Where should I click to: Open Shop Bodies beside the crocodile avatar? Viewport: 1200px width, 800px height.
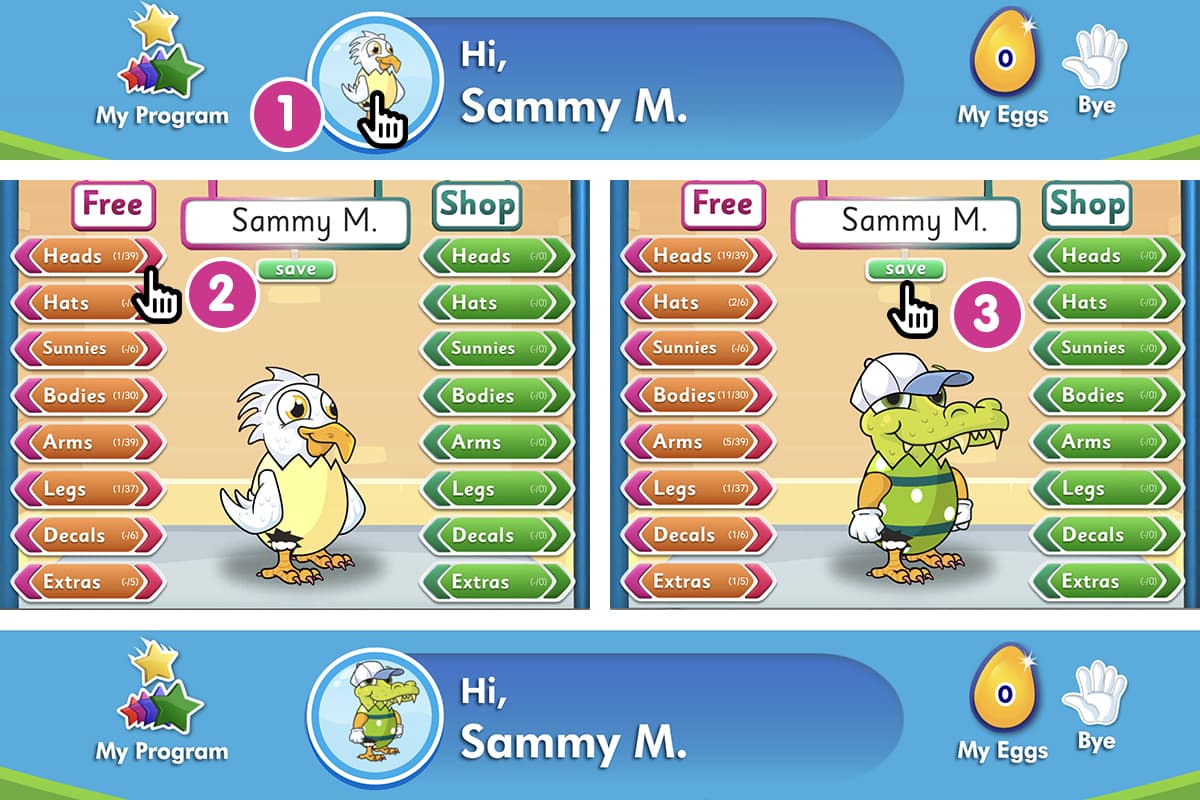click(1106, 395)
